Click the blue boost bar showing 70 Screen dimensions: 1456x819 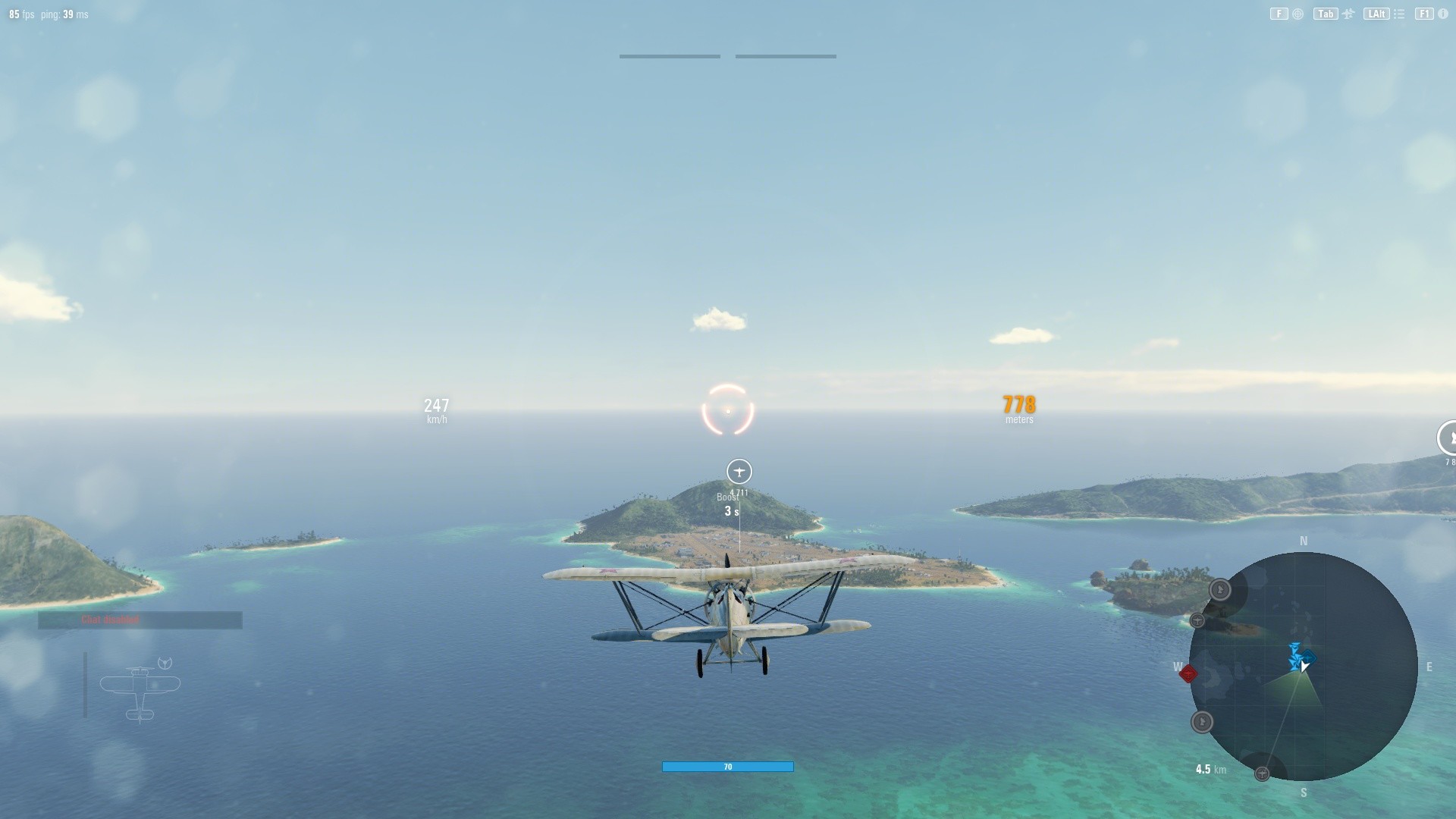(x=728, y=767)
